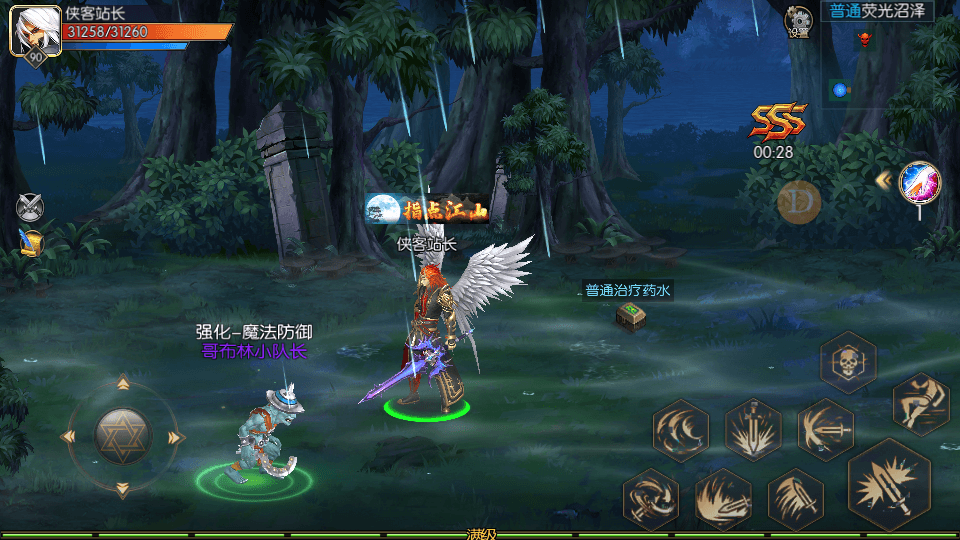Activate the multi-streak sword rush skill

tap(796, 498)
